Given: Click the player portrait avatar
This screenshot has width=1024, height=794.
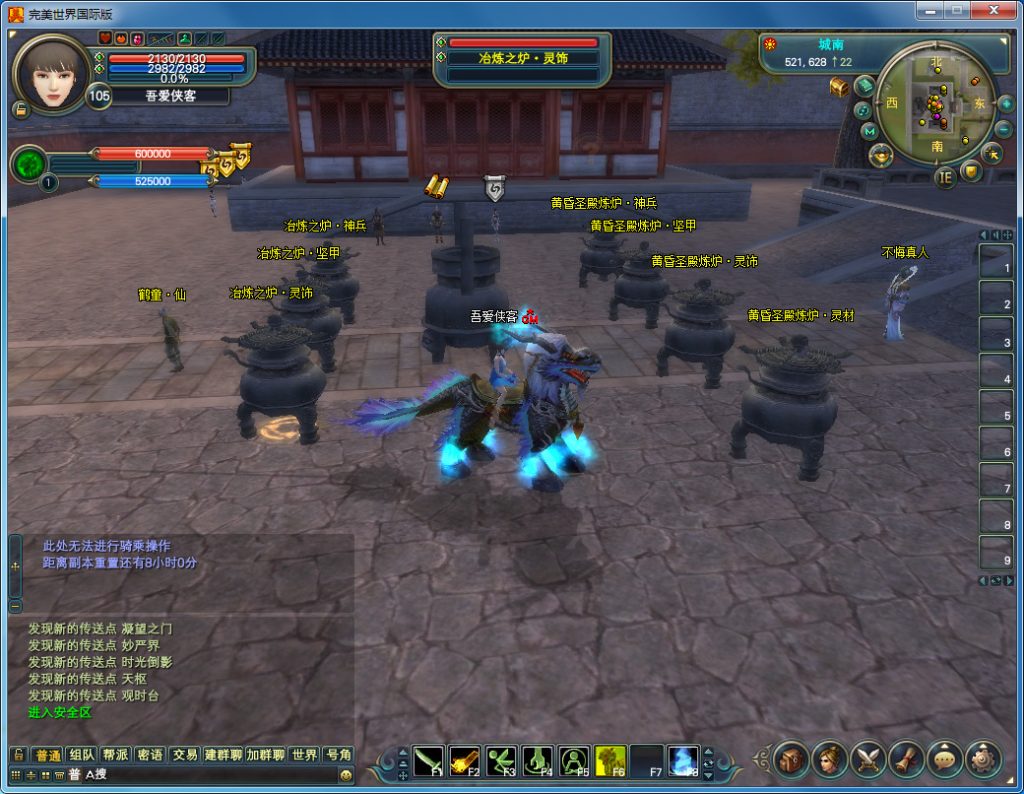Looking at the screenshot, I should tap(50, 74).
